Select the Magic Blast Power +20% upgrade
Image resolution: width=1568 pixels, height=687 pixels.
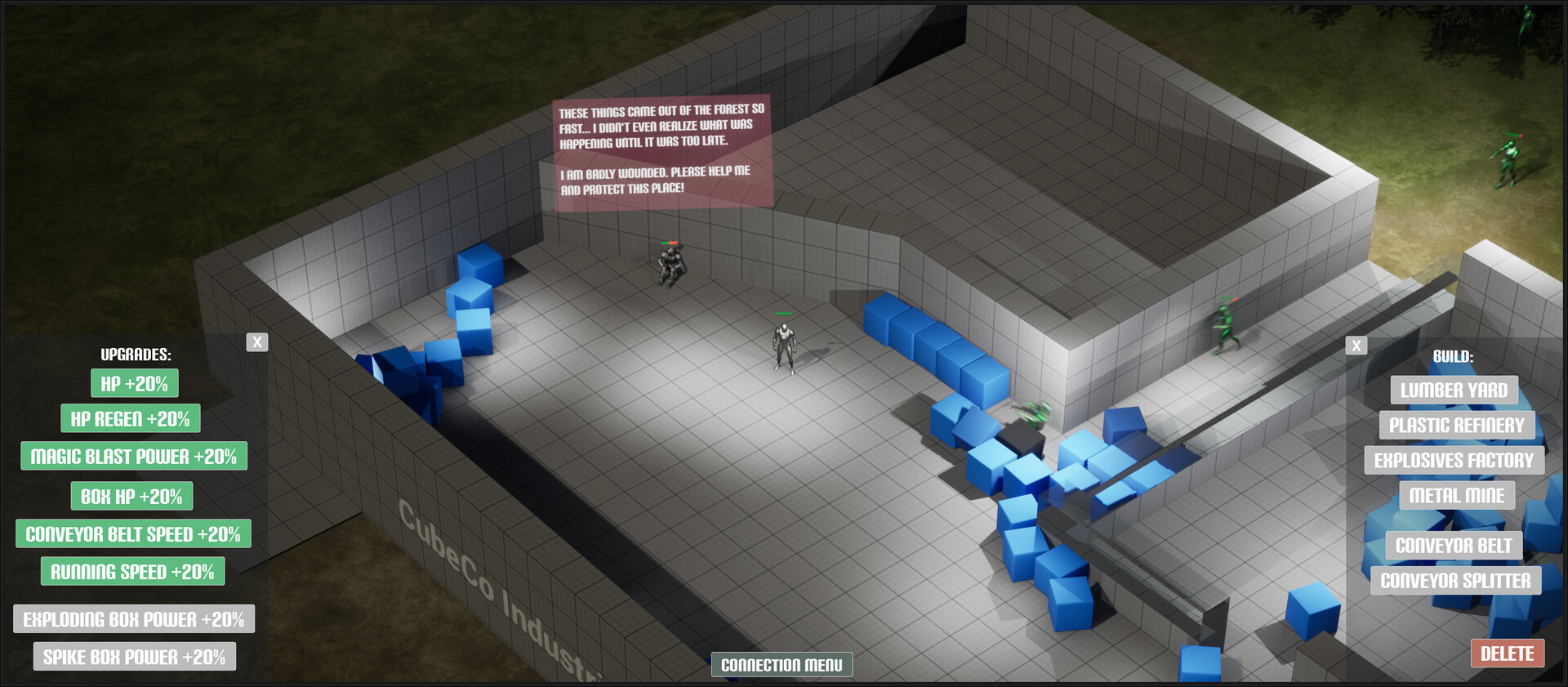pos(133,456)
